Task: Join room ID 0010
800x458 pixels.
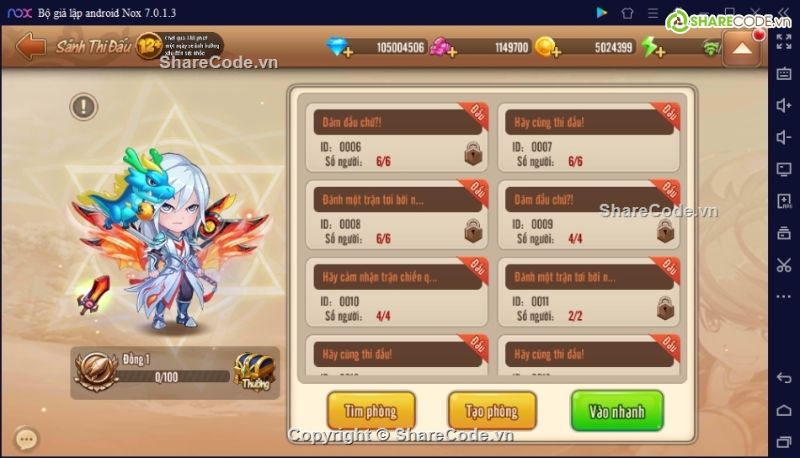Action: (x=397, y=291)
